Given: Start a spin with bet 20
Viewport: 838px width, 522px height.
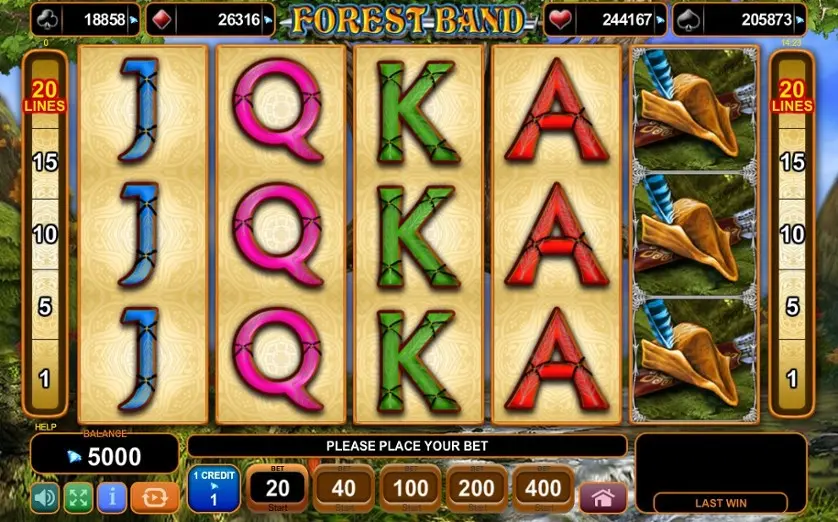Looking at the screenshot, I should (277, 488).
